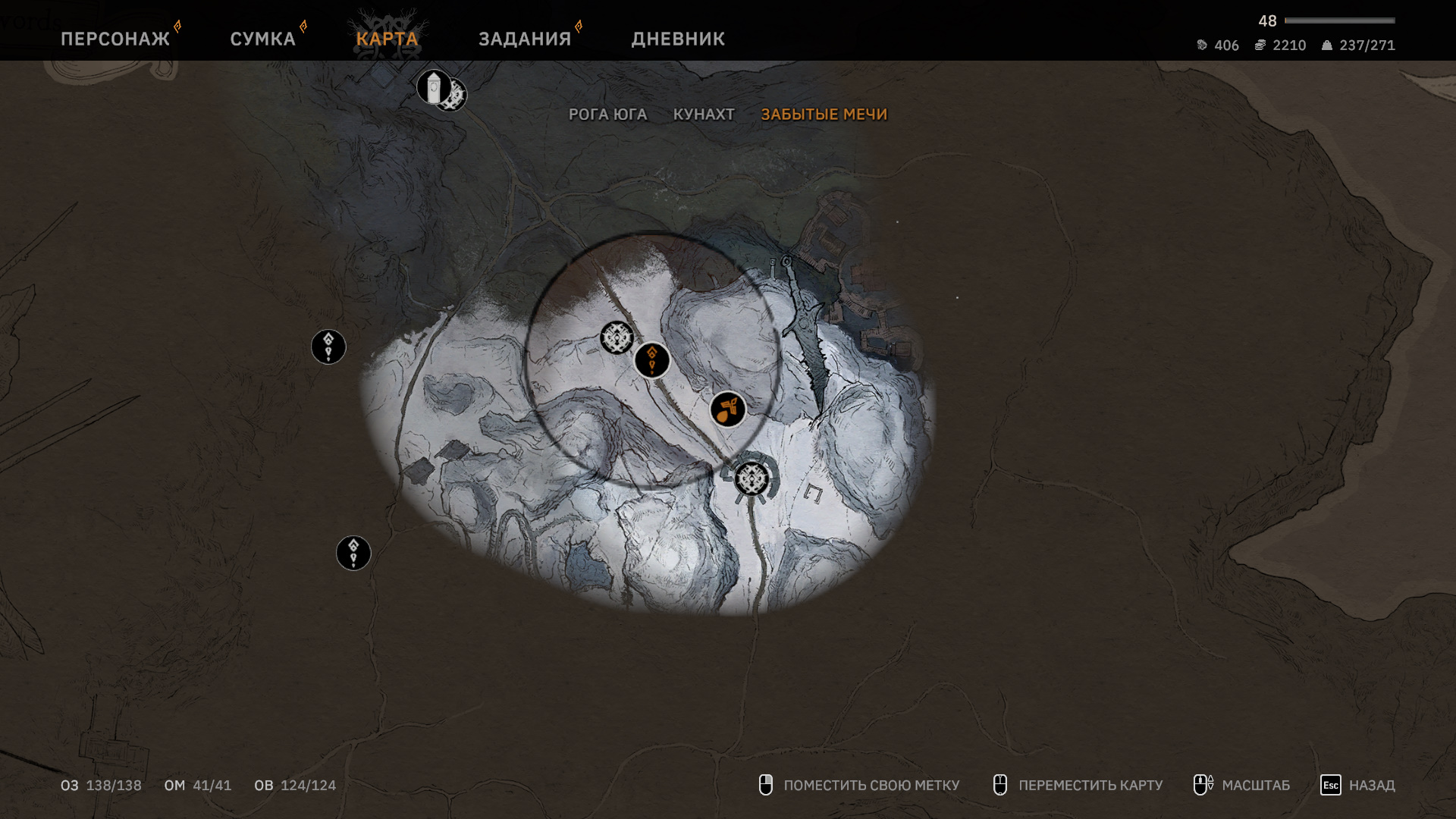Viewport: 1456px width, 819px height.
Task: Select the ЗАБЫТЫЕ МЕЧИ region map
Action: tap(824, 115)
